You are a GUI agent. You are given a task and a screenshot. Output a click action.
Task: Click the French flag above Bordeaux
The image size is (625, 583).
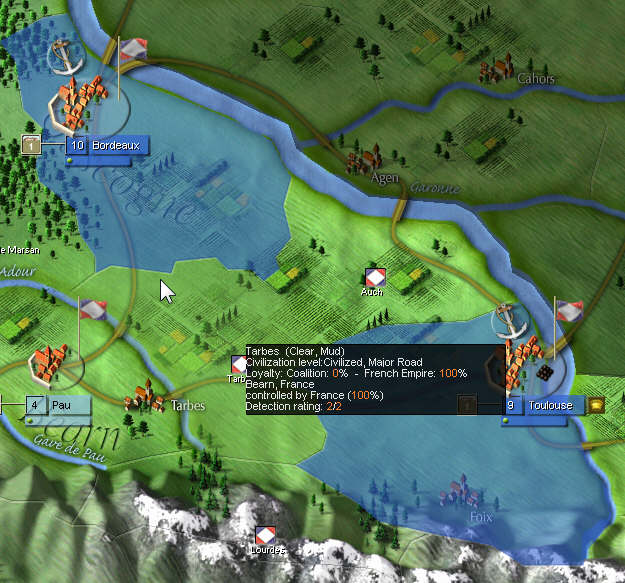tap(132, 50)
